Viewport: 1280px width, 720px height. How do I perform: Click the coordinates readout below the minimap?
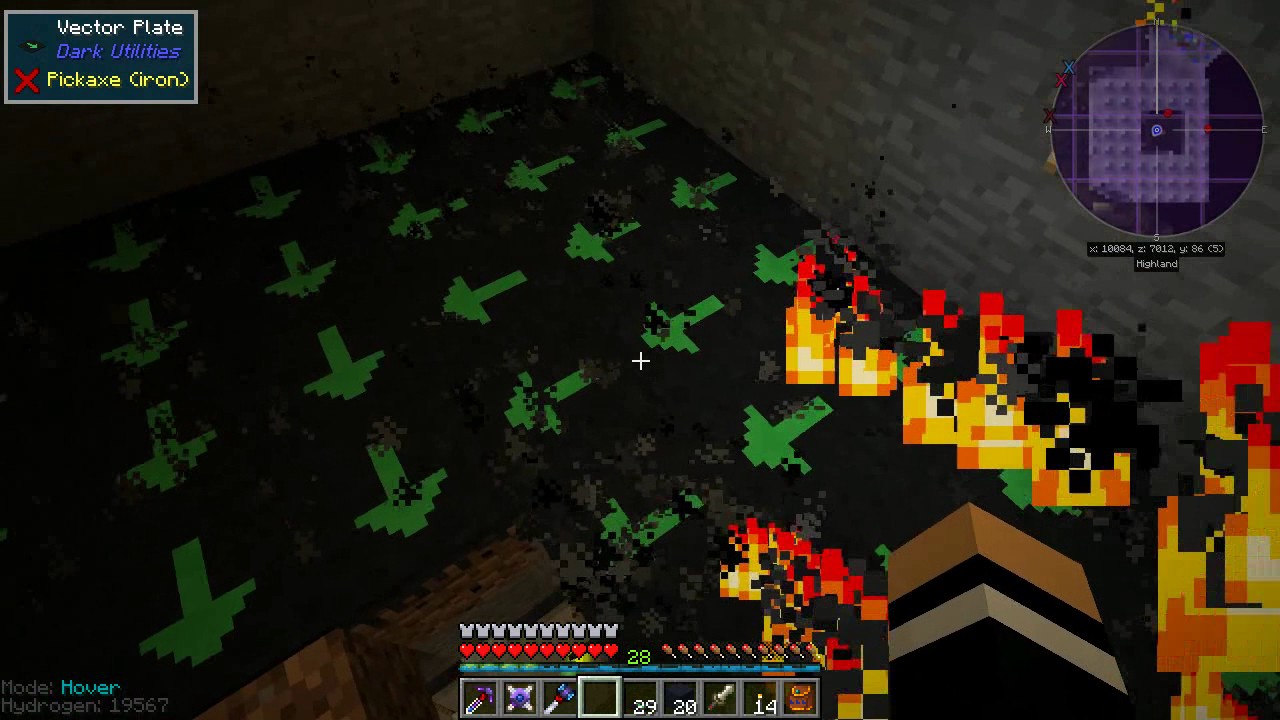point(1157,248)
